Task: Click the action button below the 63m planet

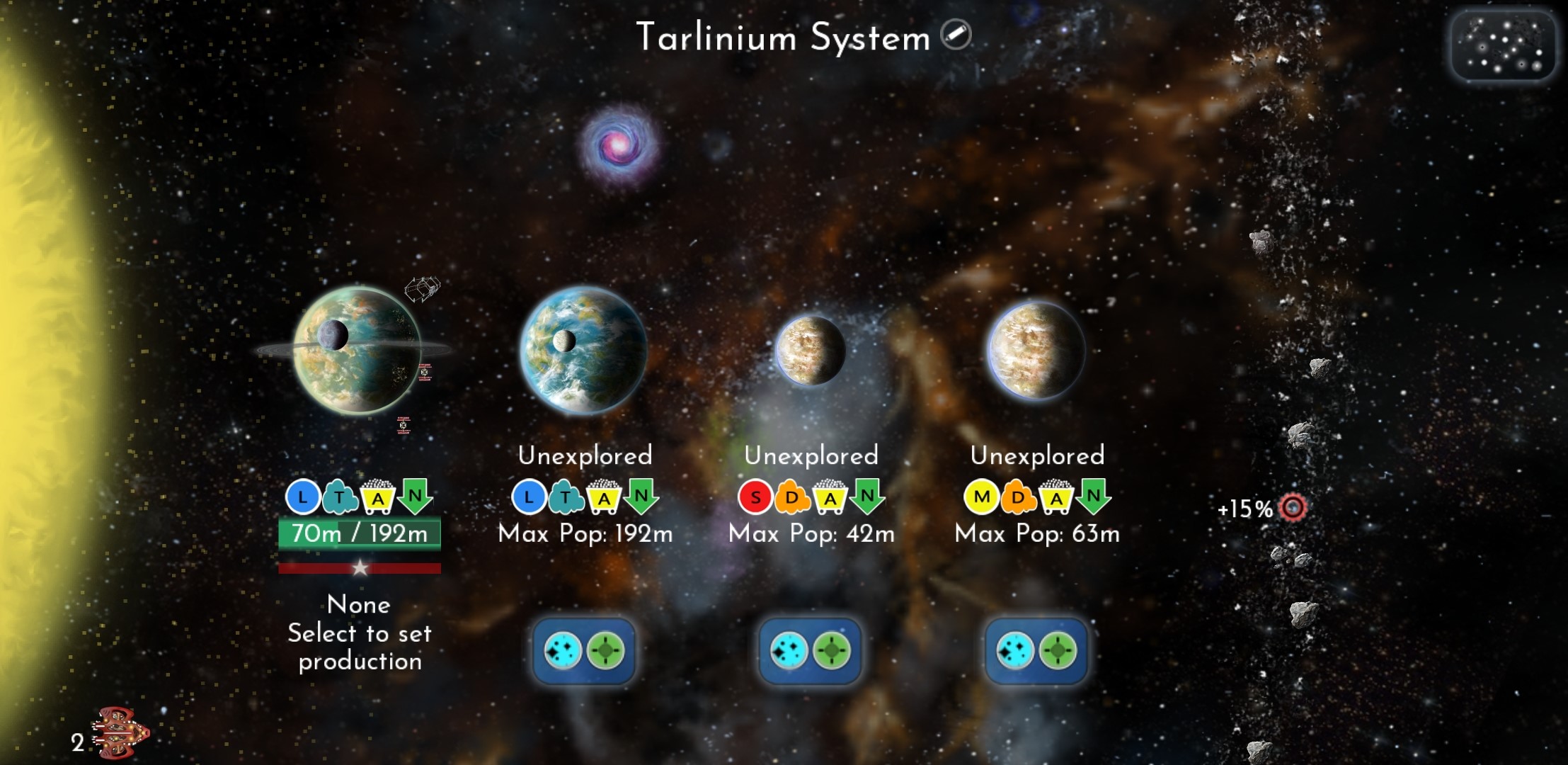Action: [x=1036, y=651]
